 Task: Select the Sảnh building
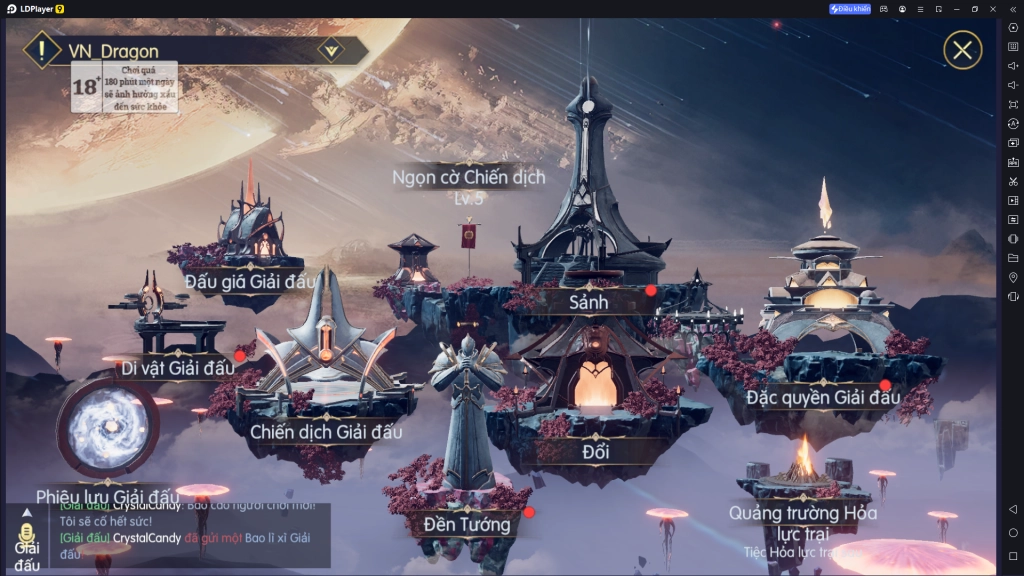point(589,301)
